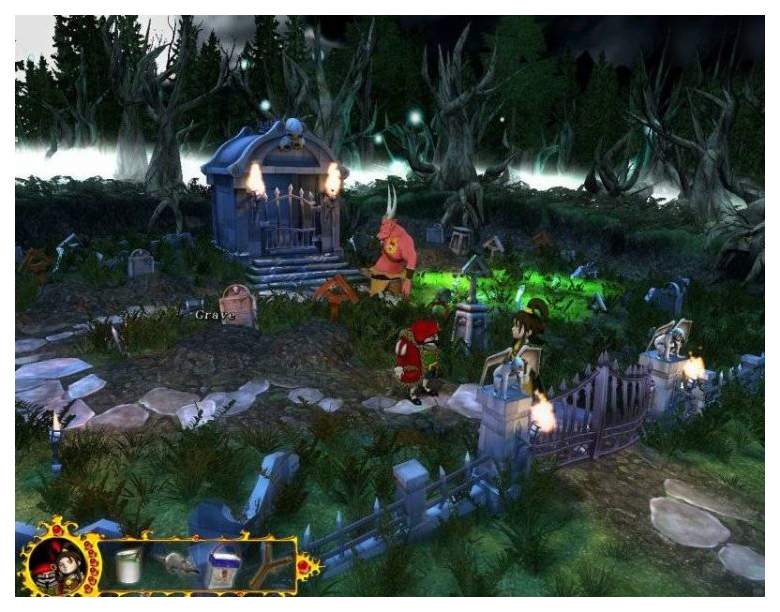Click the character portrait medallion

coord(56,564)
